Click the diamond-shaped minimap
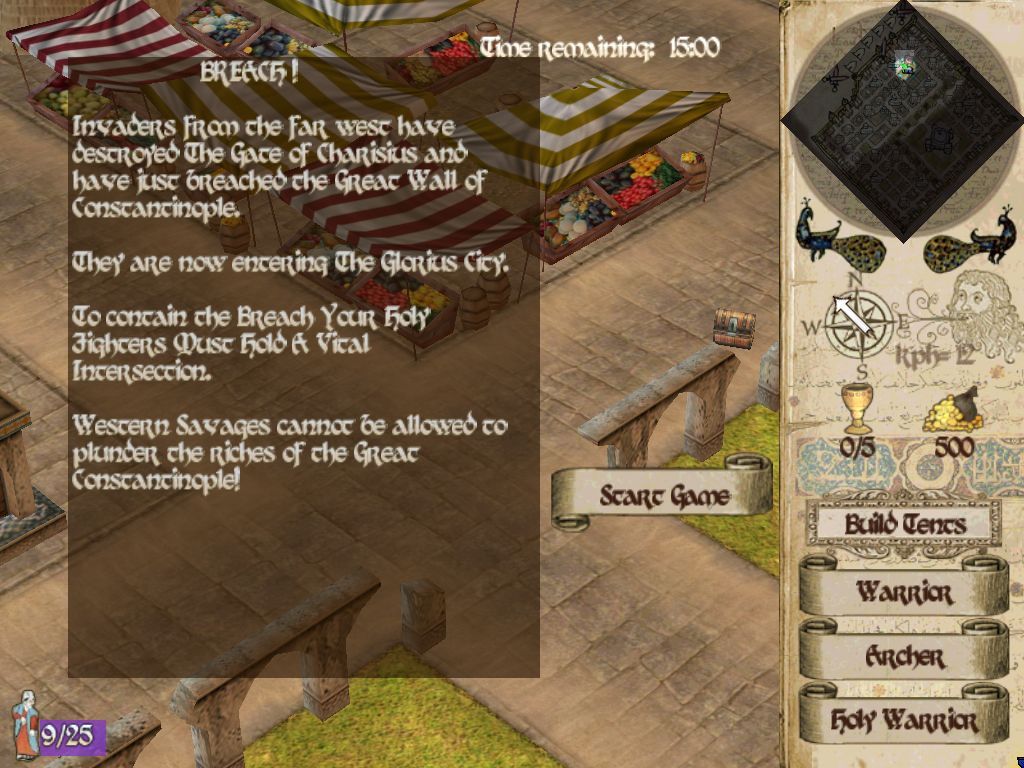The image size is (1024, 768). click(x=901, y=120)
